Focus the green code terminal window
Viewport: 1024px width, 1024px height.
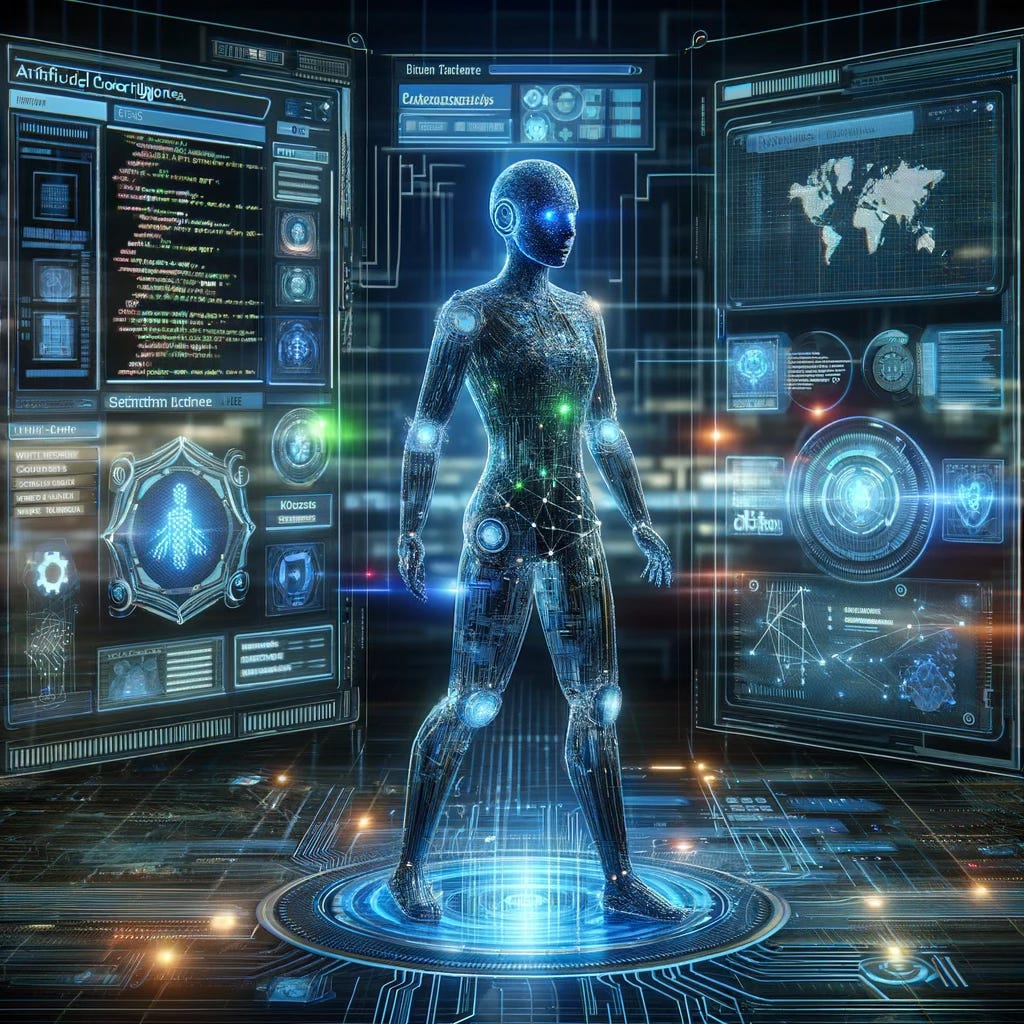point(183,255)
